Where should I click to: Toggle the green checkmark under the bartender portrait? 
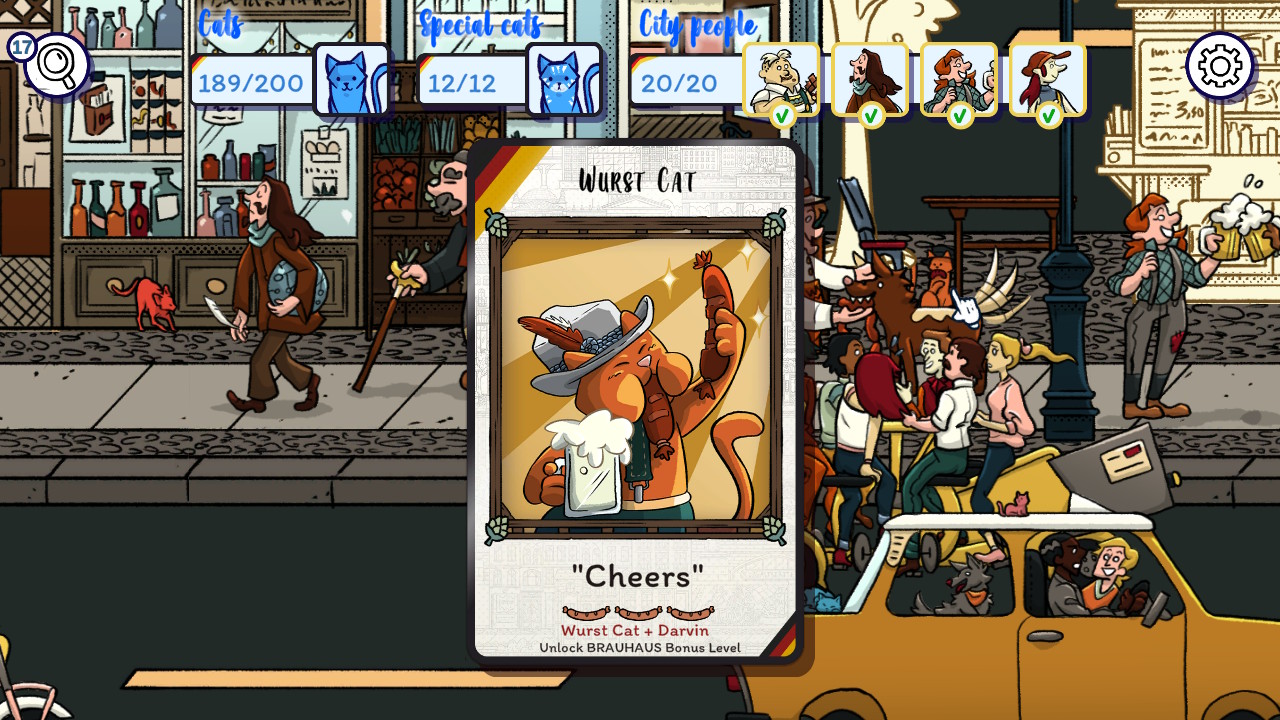point(781,115)
